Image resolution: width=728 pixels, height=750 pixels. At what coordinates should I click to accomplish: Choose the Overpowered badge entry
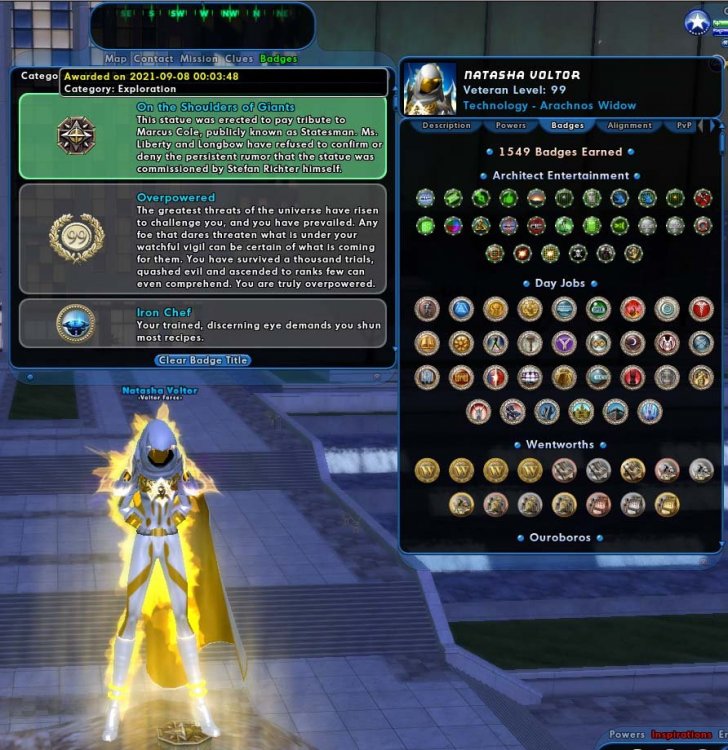203,239
